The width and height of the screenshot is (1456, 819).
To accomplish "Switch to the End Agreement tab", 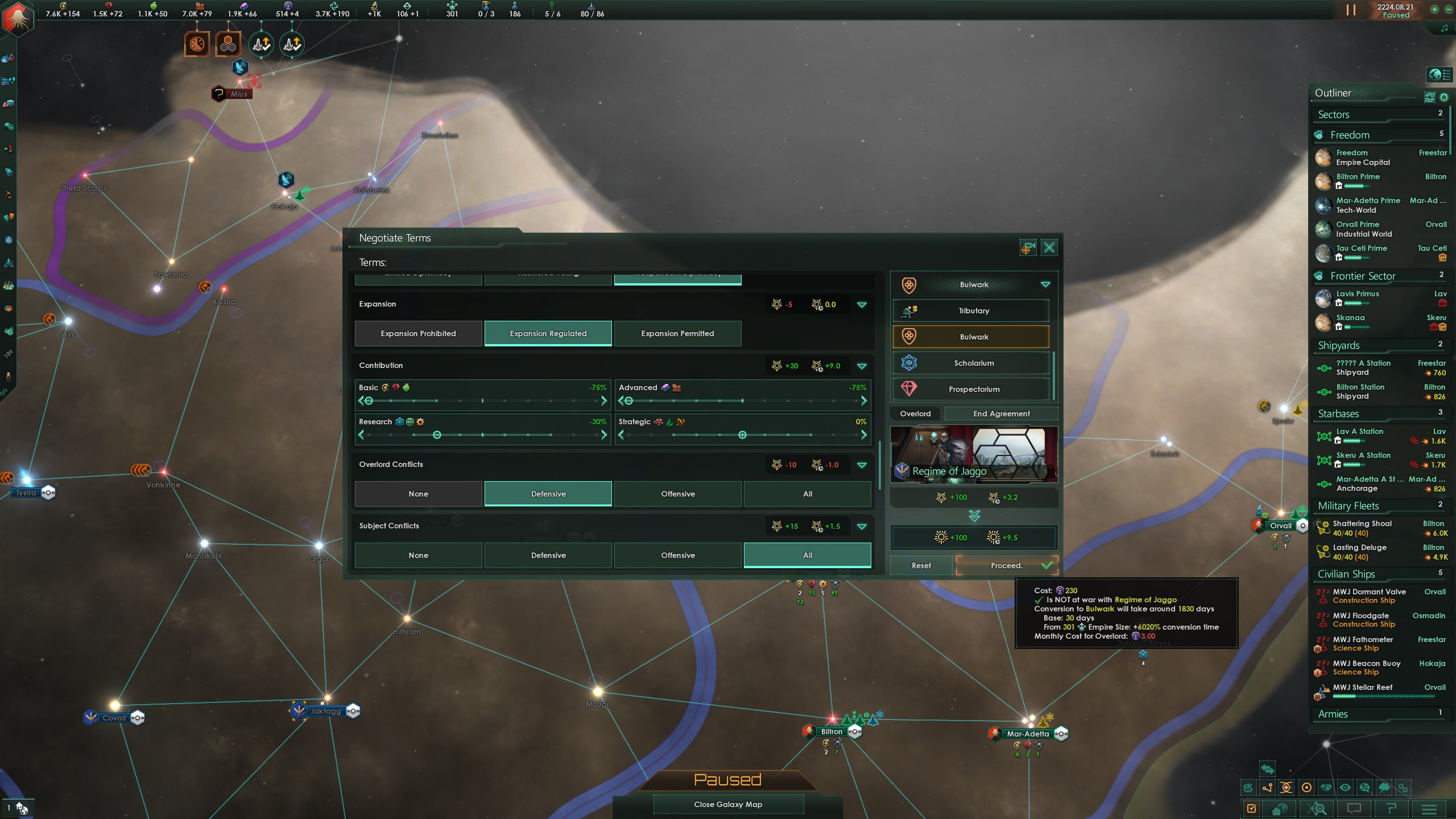I will click(x=1001, y=413).
